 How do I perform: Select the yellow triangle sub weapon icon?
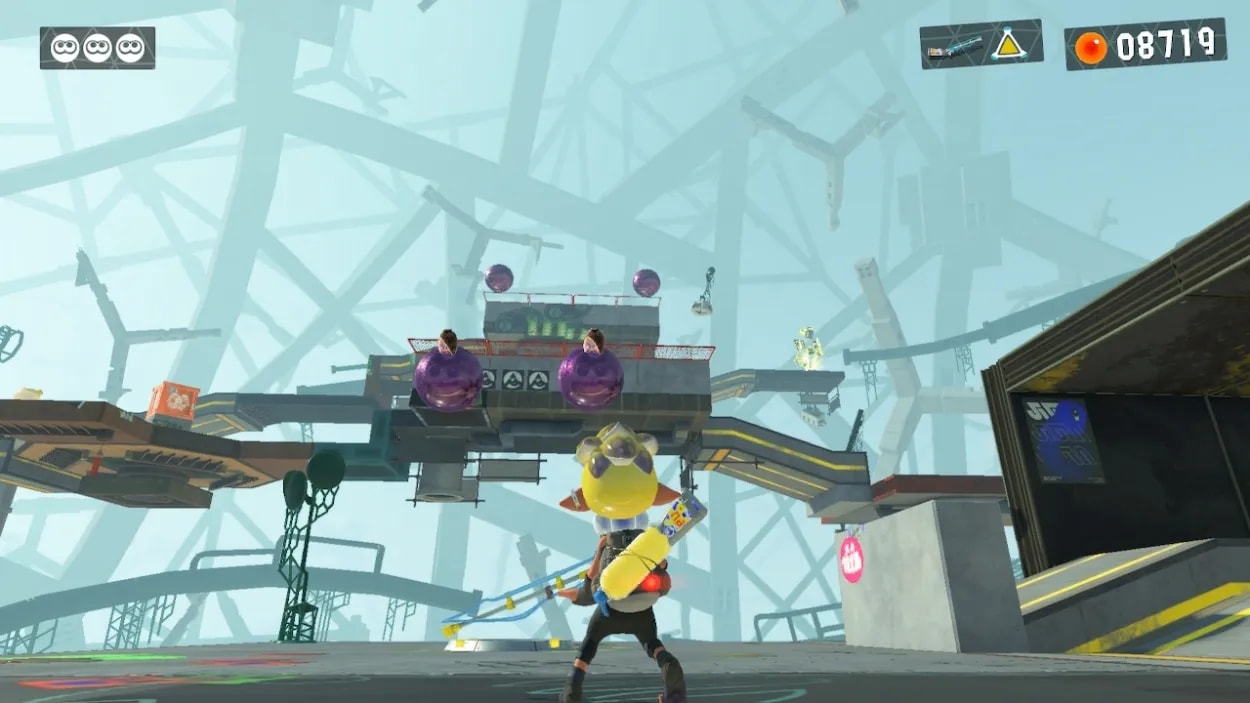[x=1006, y=43]
